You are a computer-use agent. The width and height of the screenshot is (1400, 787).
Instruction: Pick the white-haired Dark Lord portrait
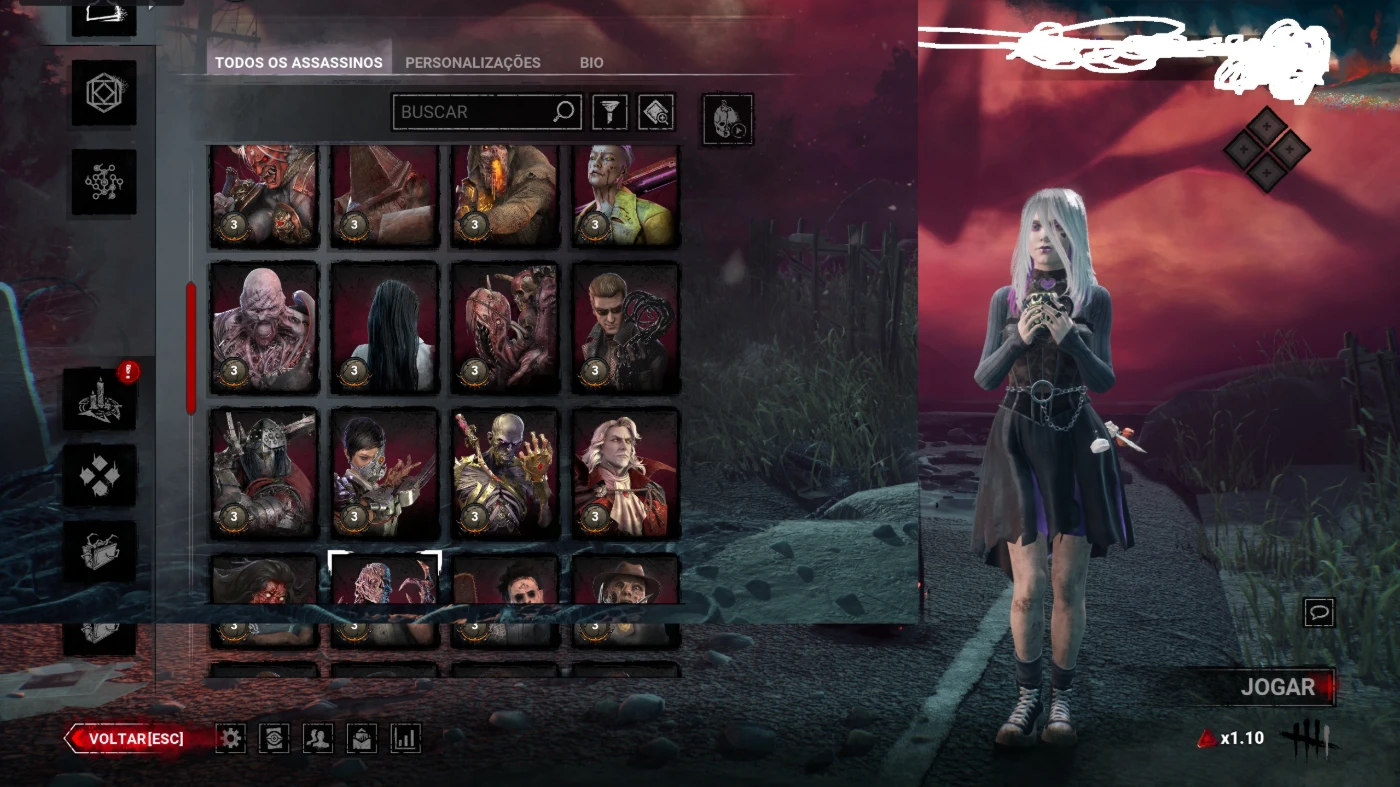point(626,472)
